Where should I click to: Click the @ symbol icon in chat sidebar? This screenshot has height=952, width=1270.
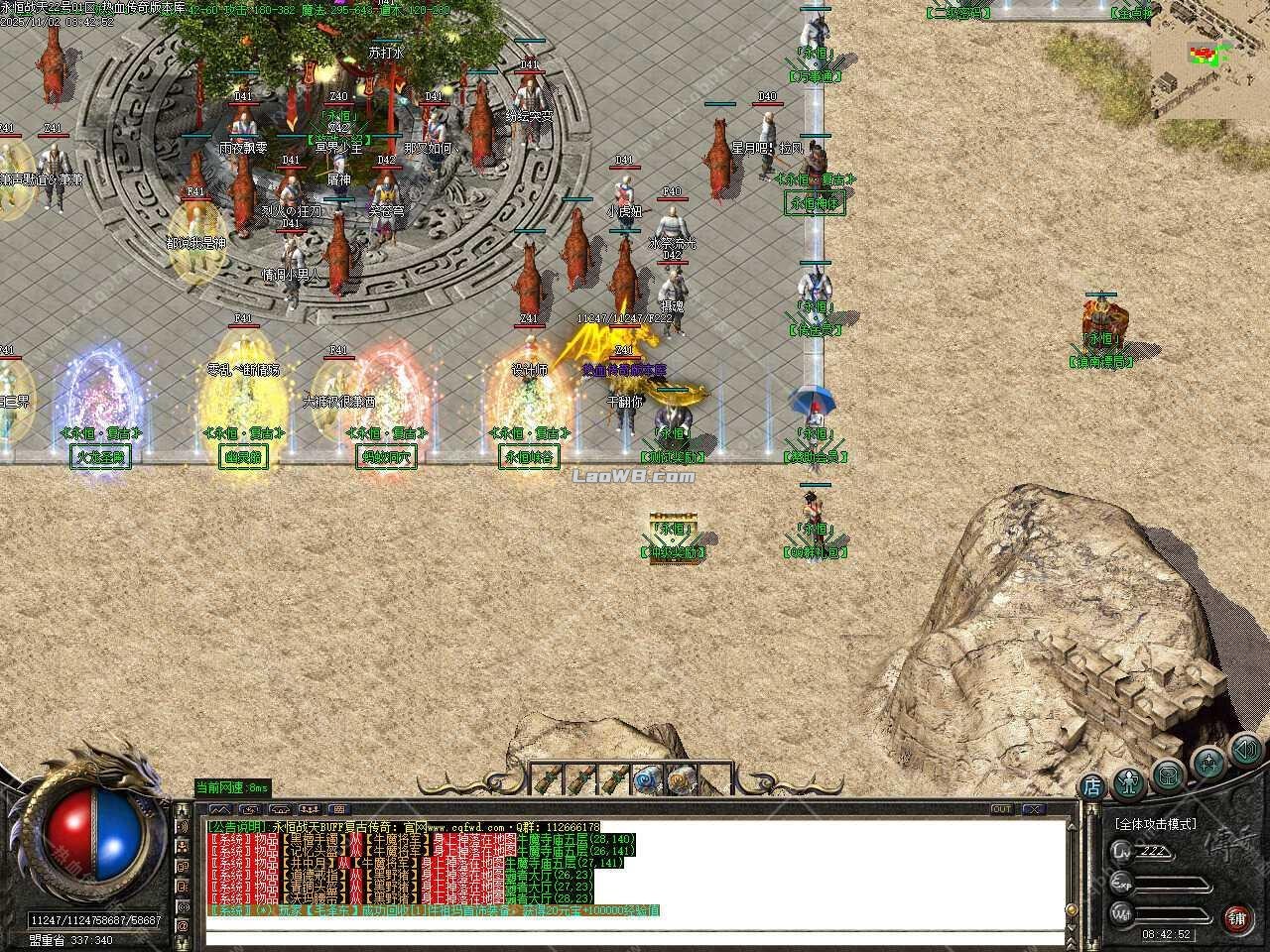(183, 925)
